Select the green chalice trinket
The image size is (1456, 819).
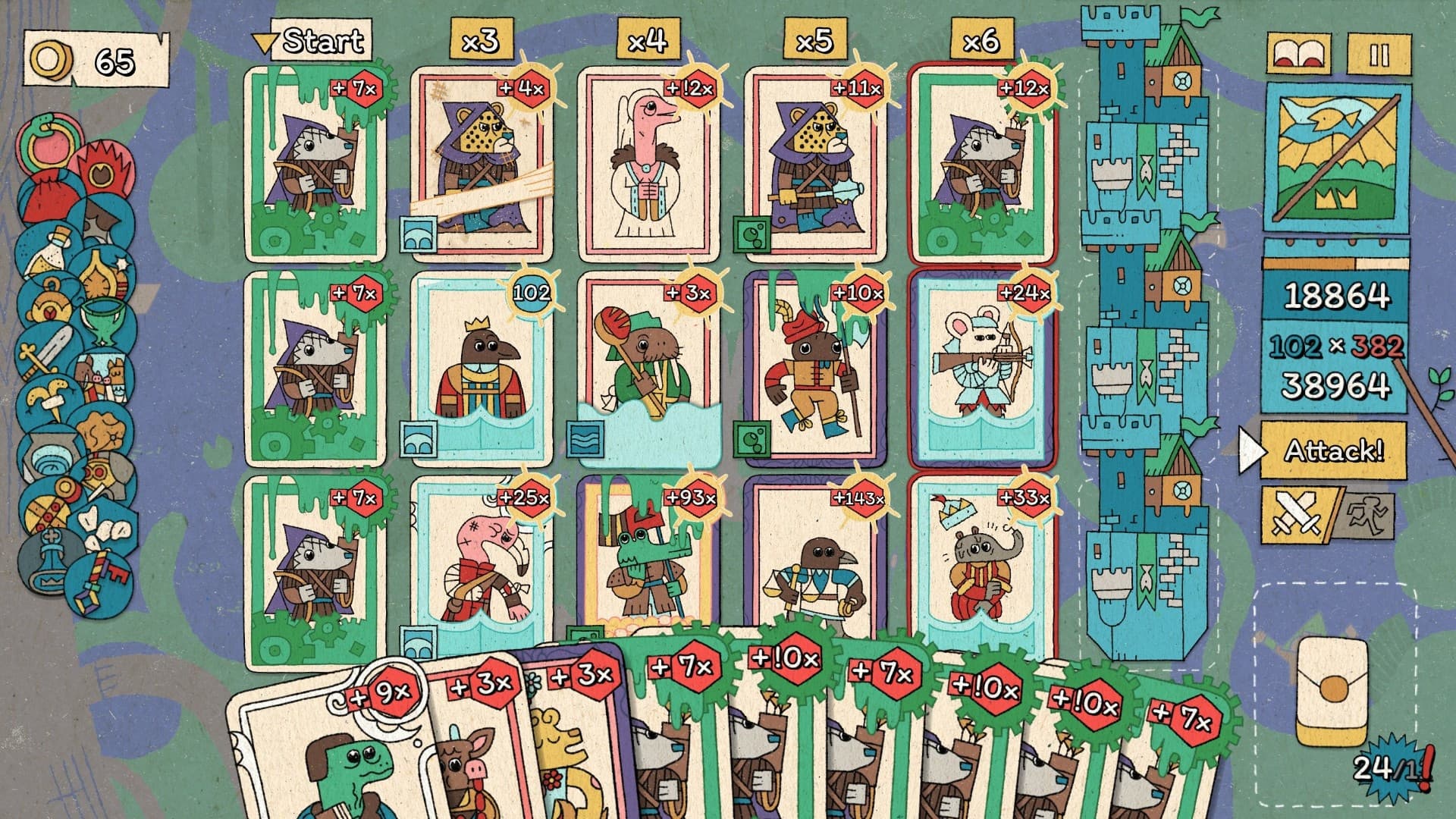[104, 317]
